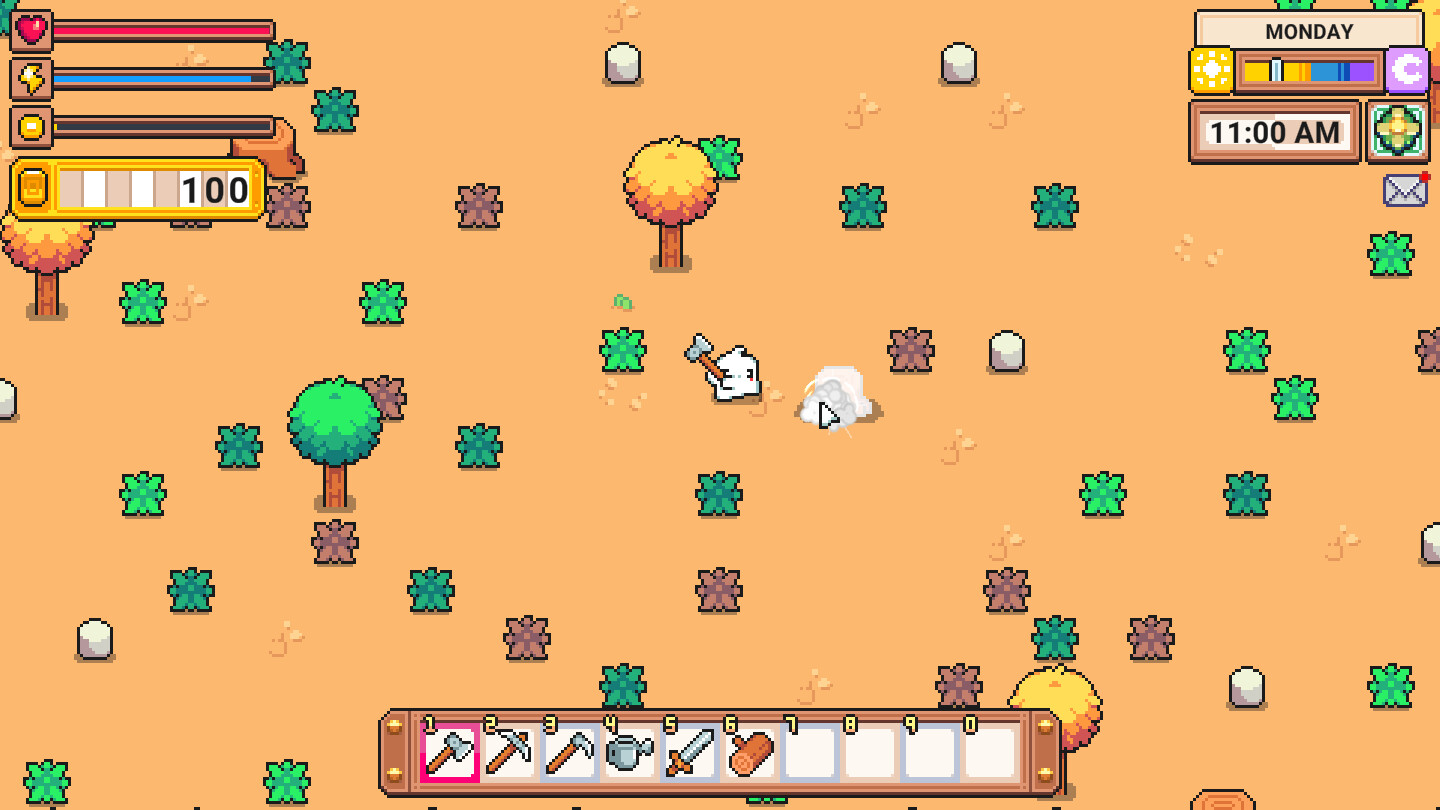The height and width of the screenshot is (810, 1440).
Task: Open the mail envelope with notification dot
Action: point(1406,189)
